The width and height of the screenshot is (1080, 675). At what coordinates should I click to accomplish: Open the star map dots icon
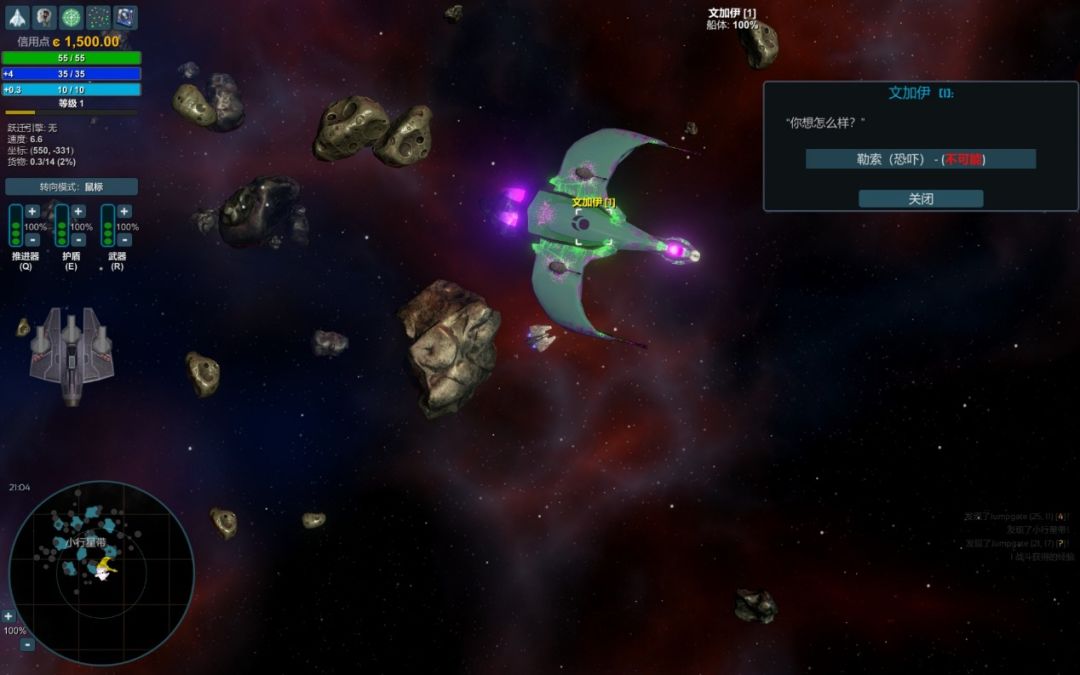coord(98,17)
